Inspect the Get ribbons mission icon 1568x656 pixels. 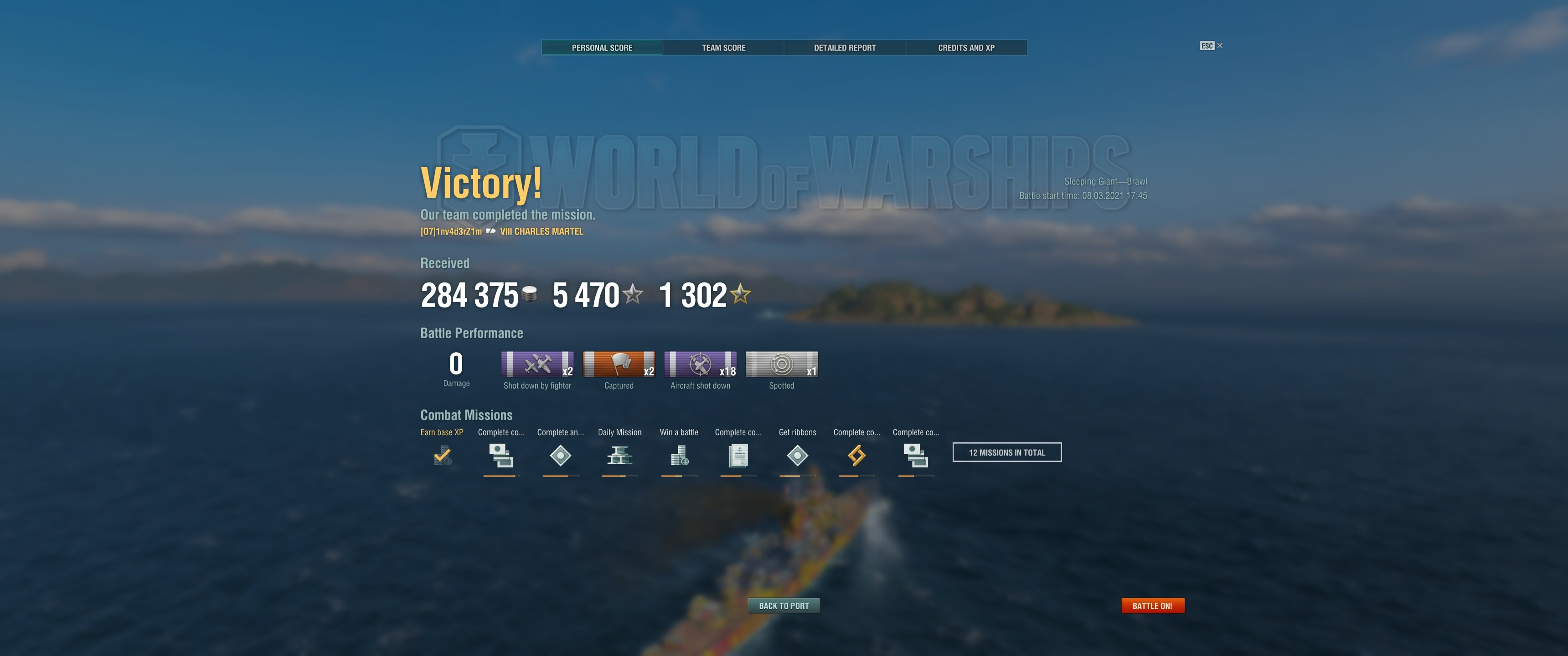tap(797, 455)
